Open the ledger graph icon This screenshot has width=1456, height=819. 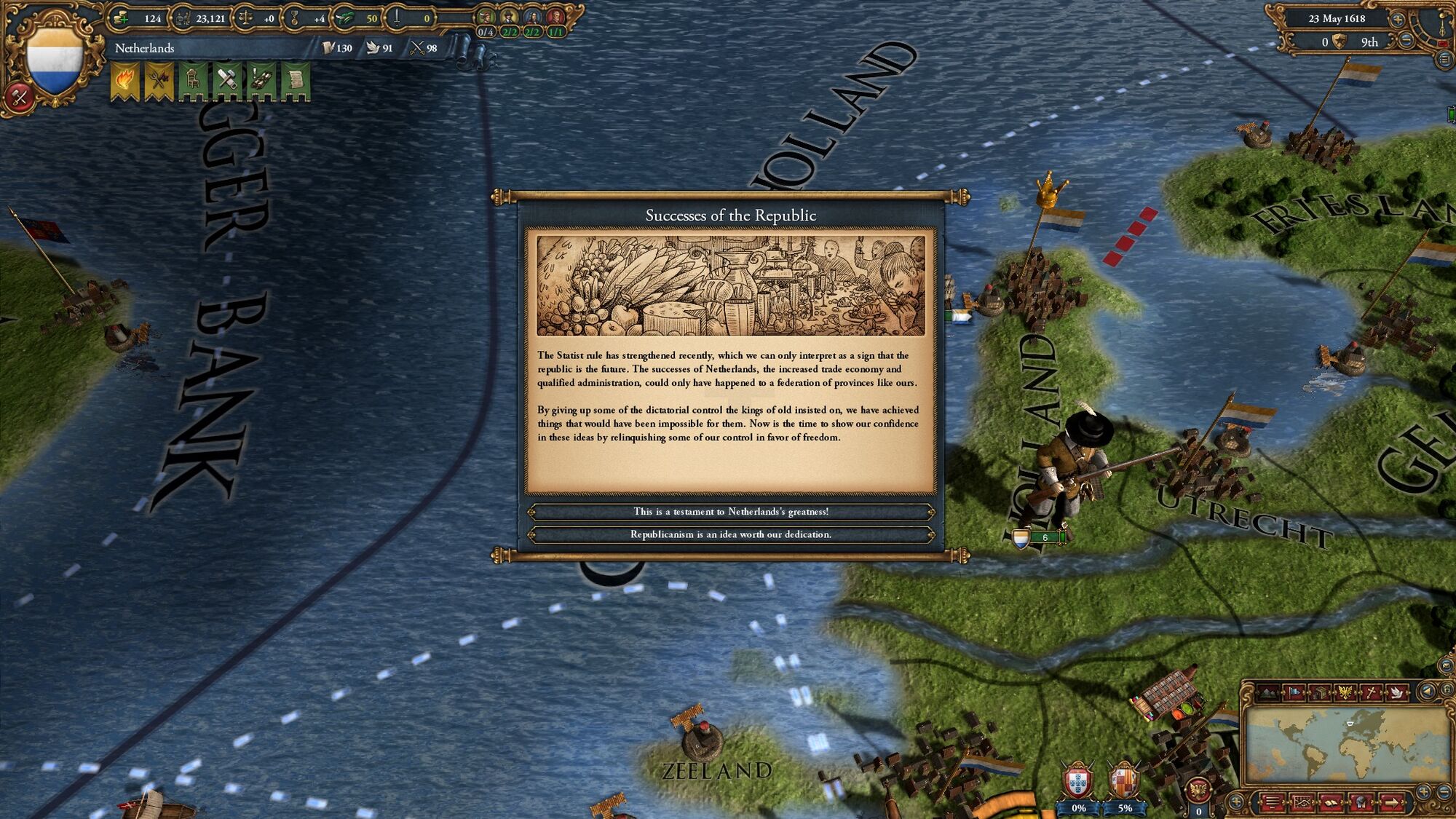pos(1302,802)
